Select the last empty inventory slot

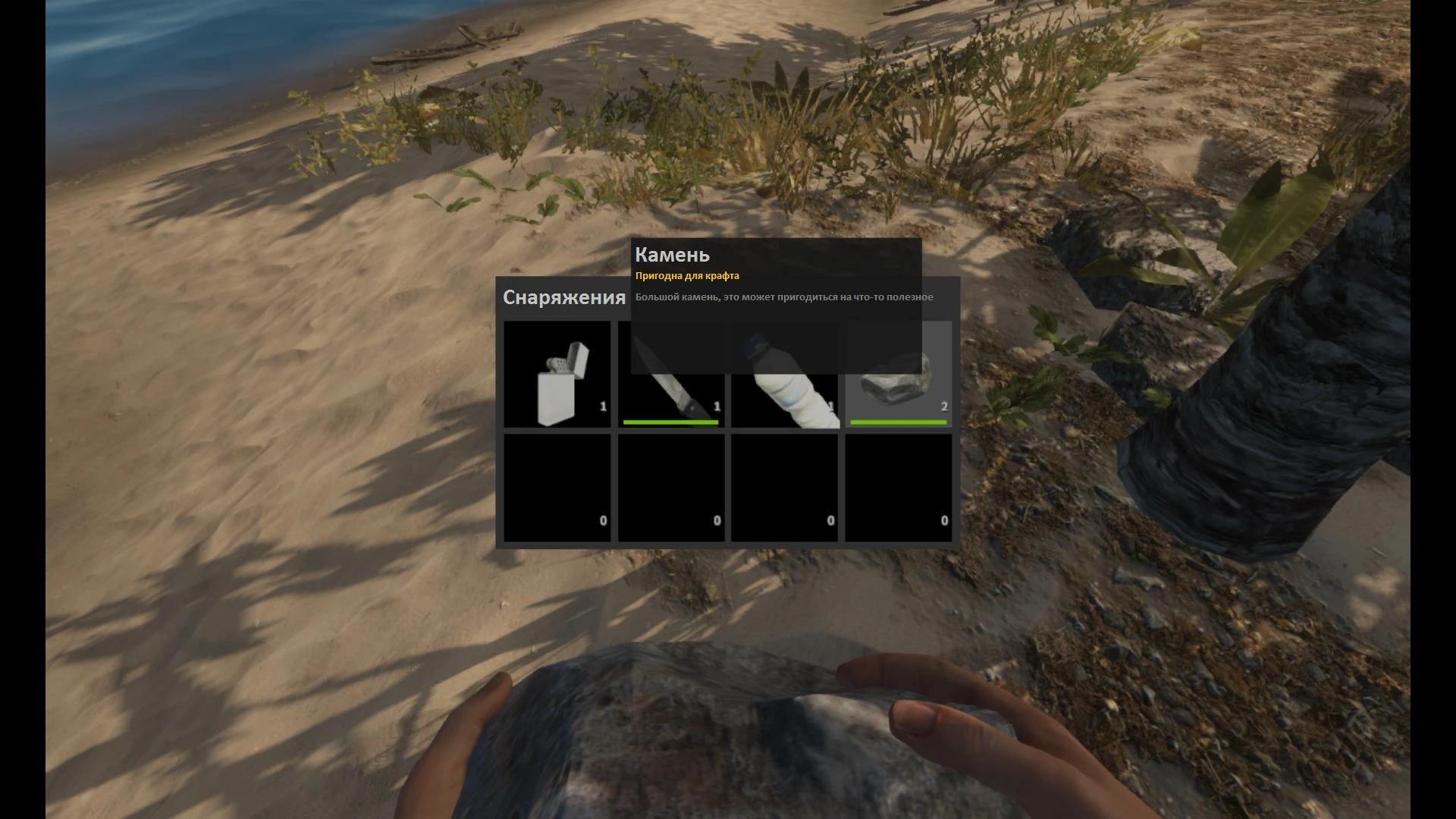click(x=899, y=488)
